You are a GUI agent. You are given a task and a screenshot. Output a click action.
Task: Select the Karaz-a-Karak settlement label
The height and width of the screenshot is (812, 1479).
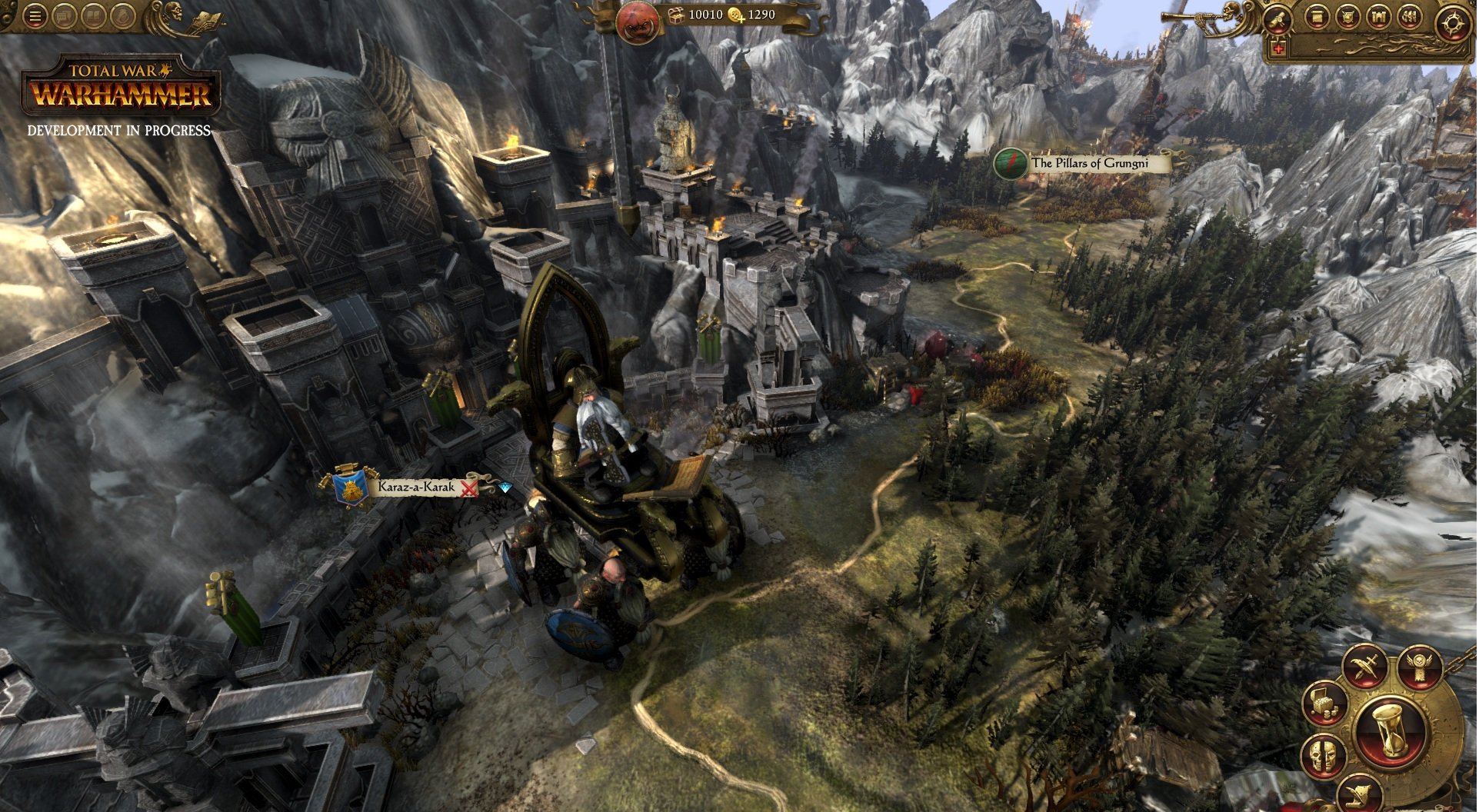point(415,487)
